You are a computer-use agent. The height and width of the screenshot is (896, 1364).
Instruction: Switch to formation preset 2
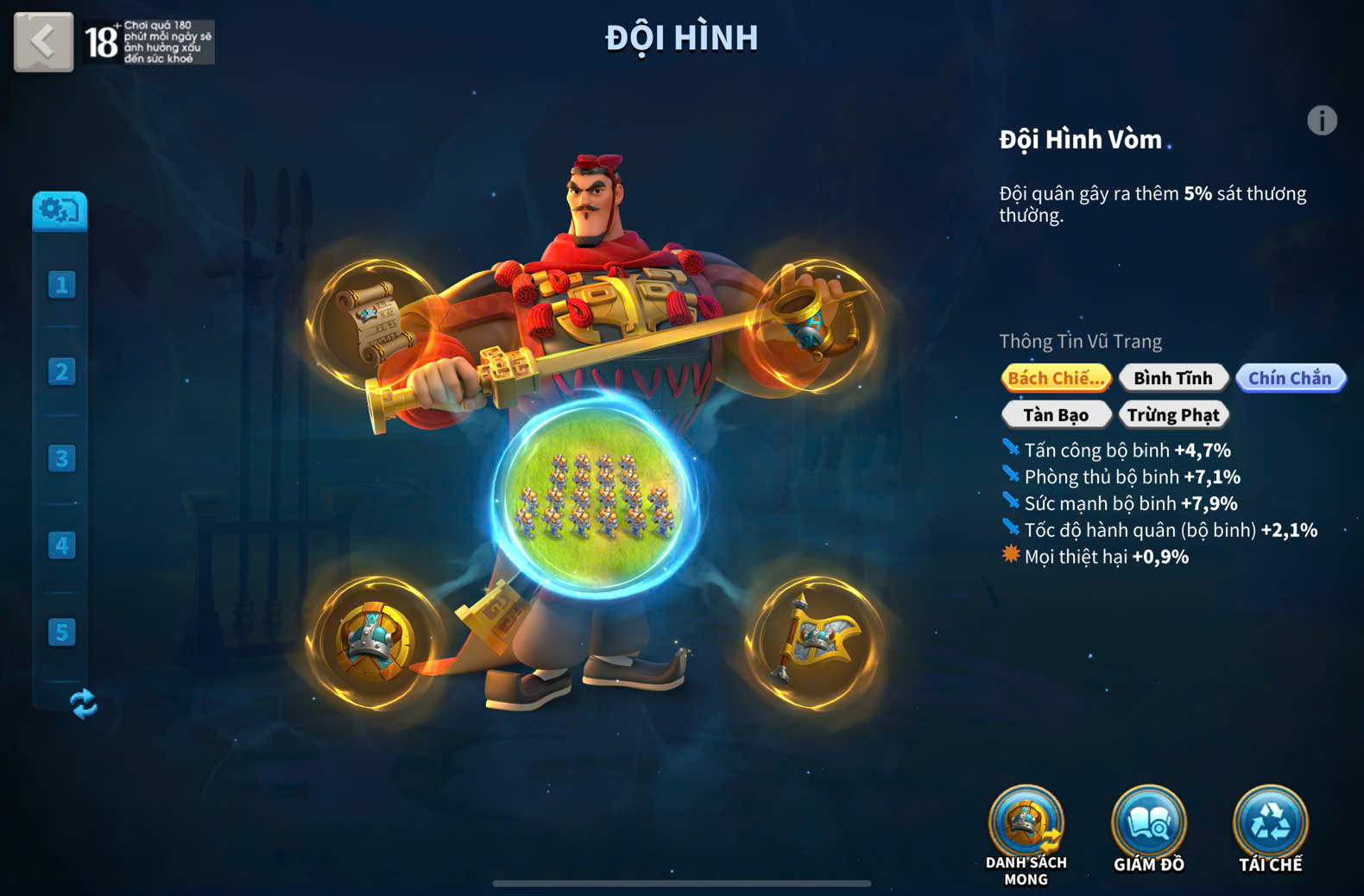[61, 372]
